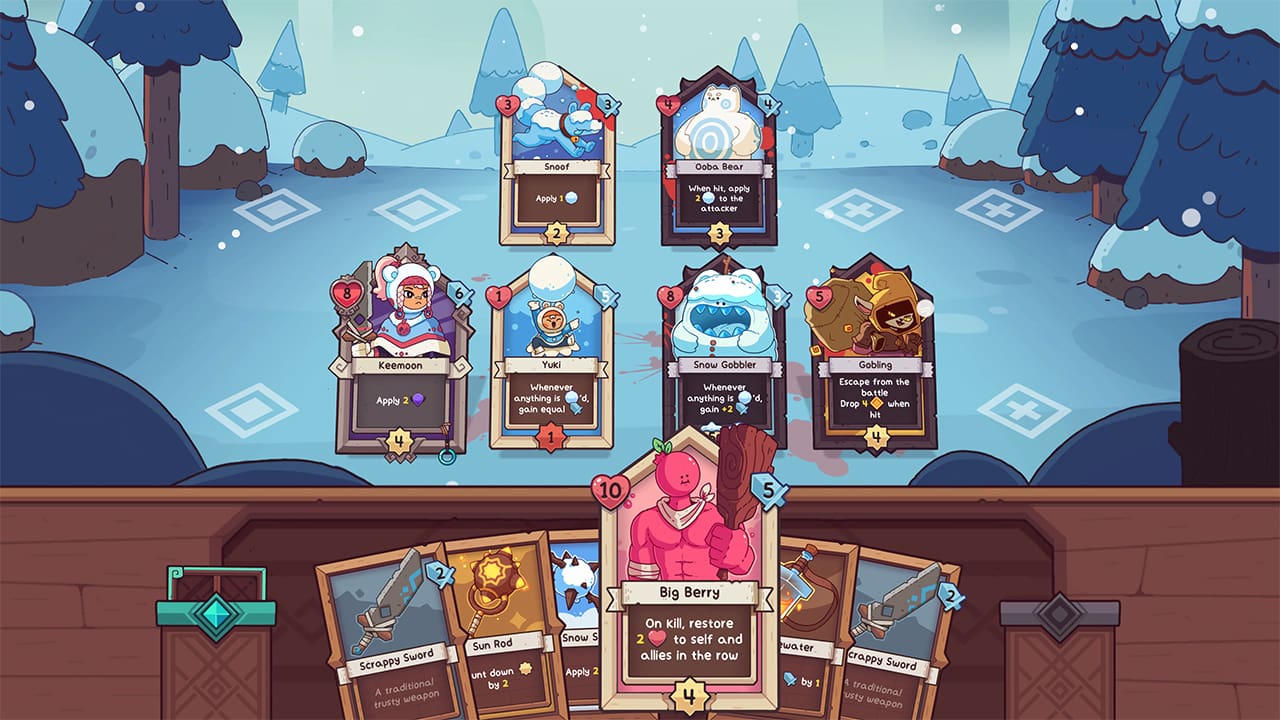The image size is (1280, 720).
Task: Click the gold drop icon on Gobling's card
Action: click(877, 403)
